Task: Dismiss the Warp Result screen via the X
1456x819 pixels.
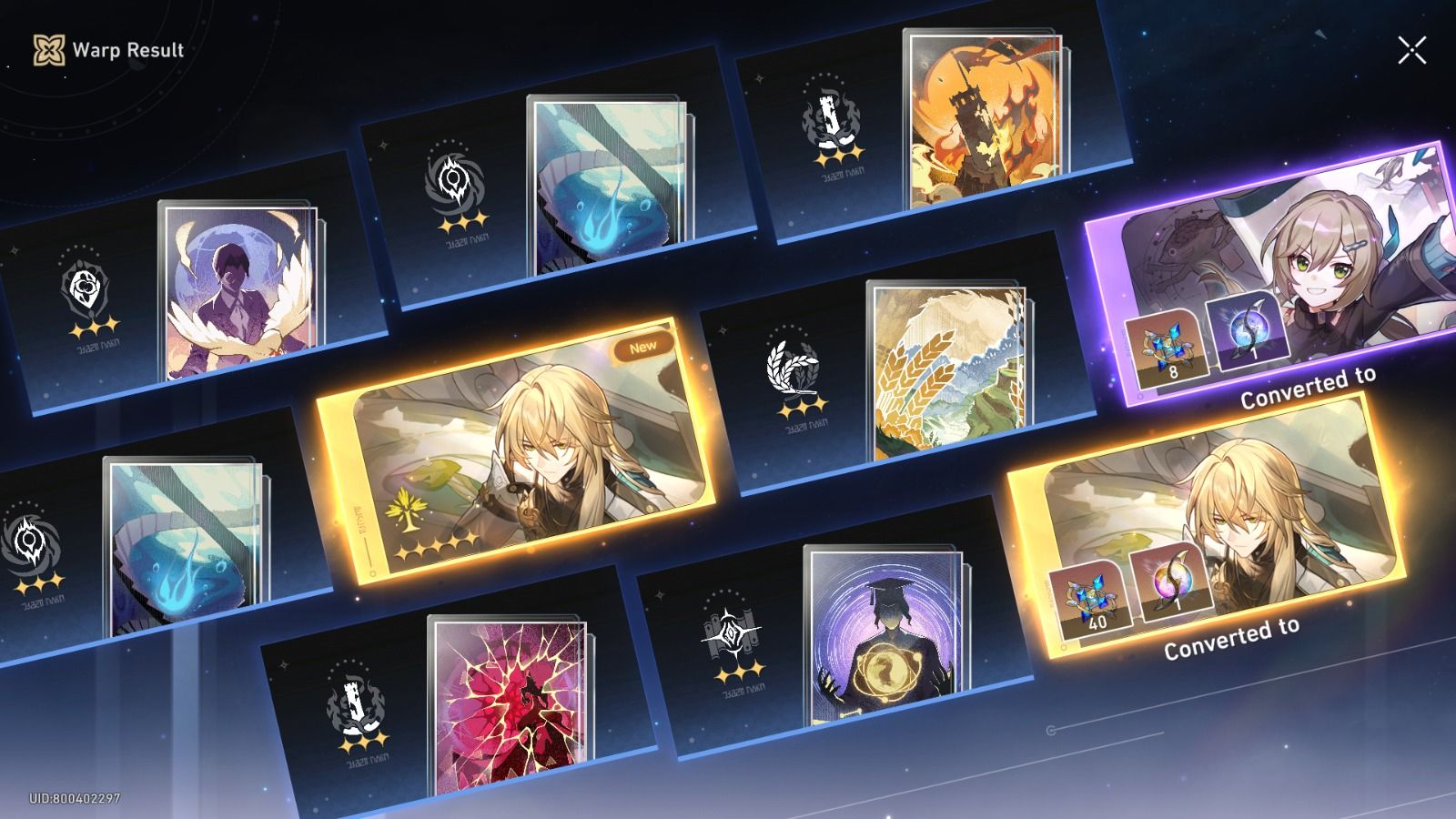Action: tap(1414, 50)
